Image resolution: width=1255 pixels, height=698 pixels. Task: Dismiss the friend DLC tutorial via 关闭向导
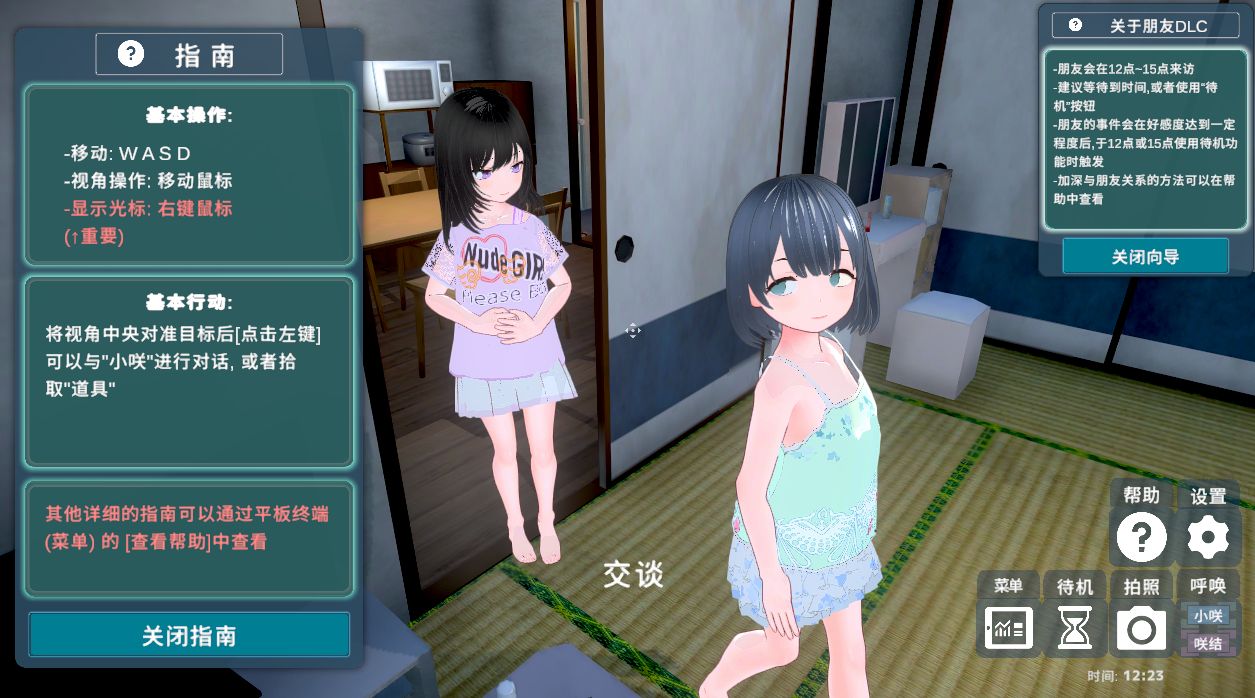(x=1145, y=256)
